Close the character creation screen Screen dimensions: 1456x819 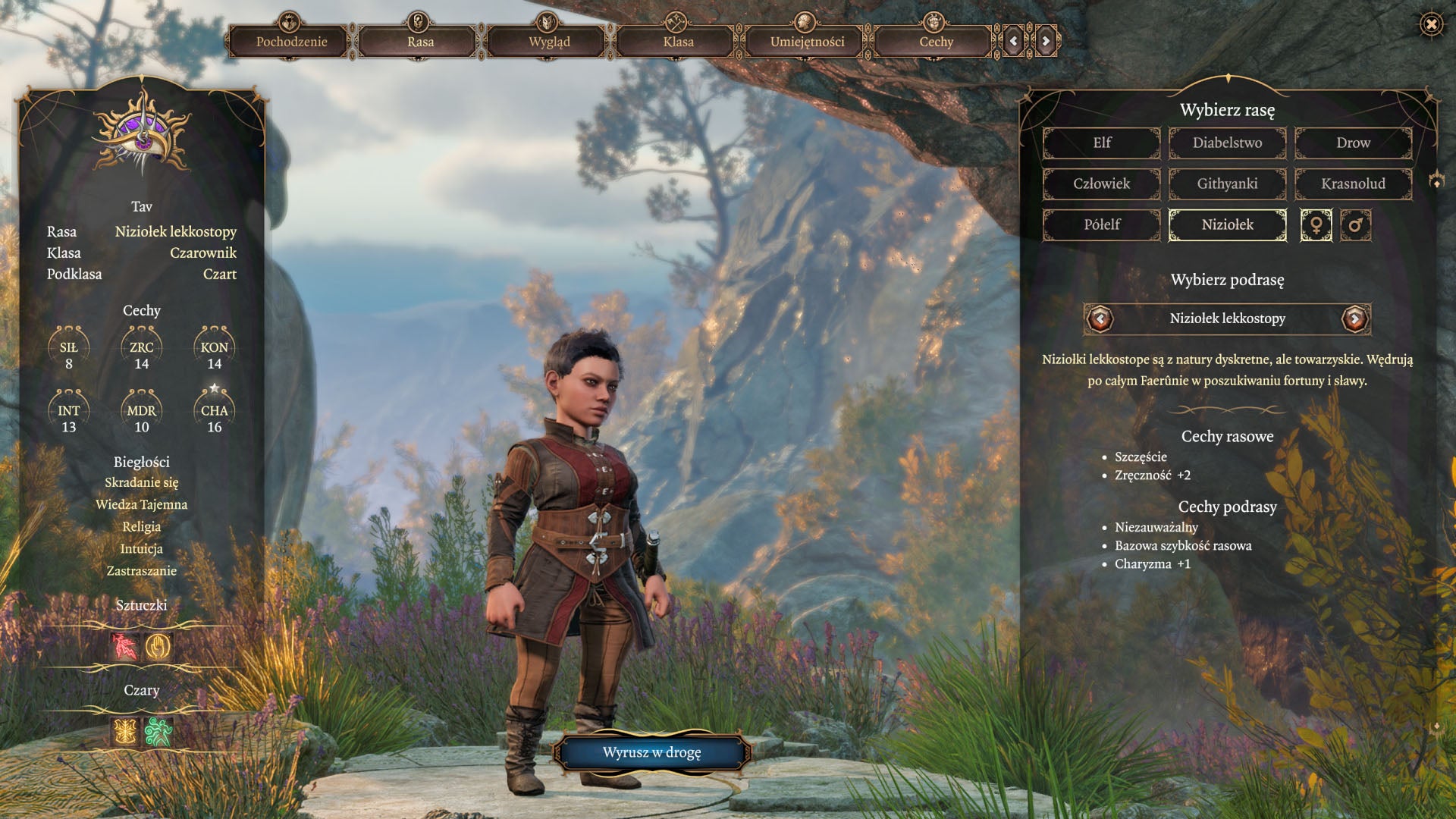[x=1431, y=25]
